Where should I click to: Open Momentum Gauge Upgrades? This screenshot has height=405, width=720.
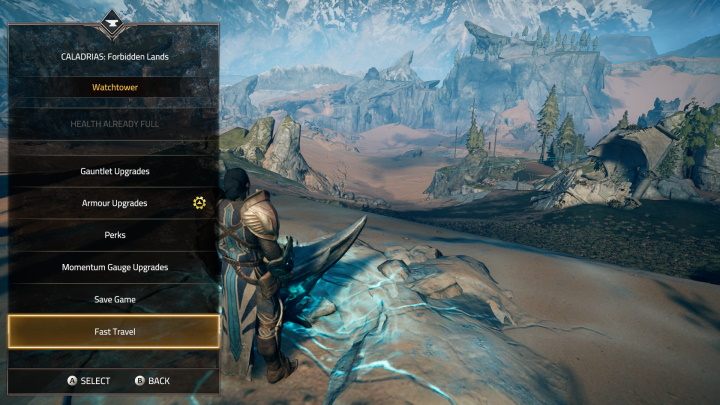pyautogui.click(x=114, y=267)
